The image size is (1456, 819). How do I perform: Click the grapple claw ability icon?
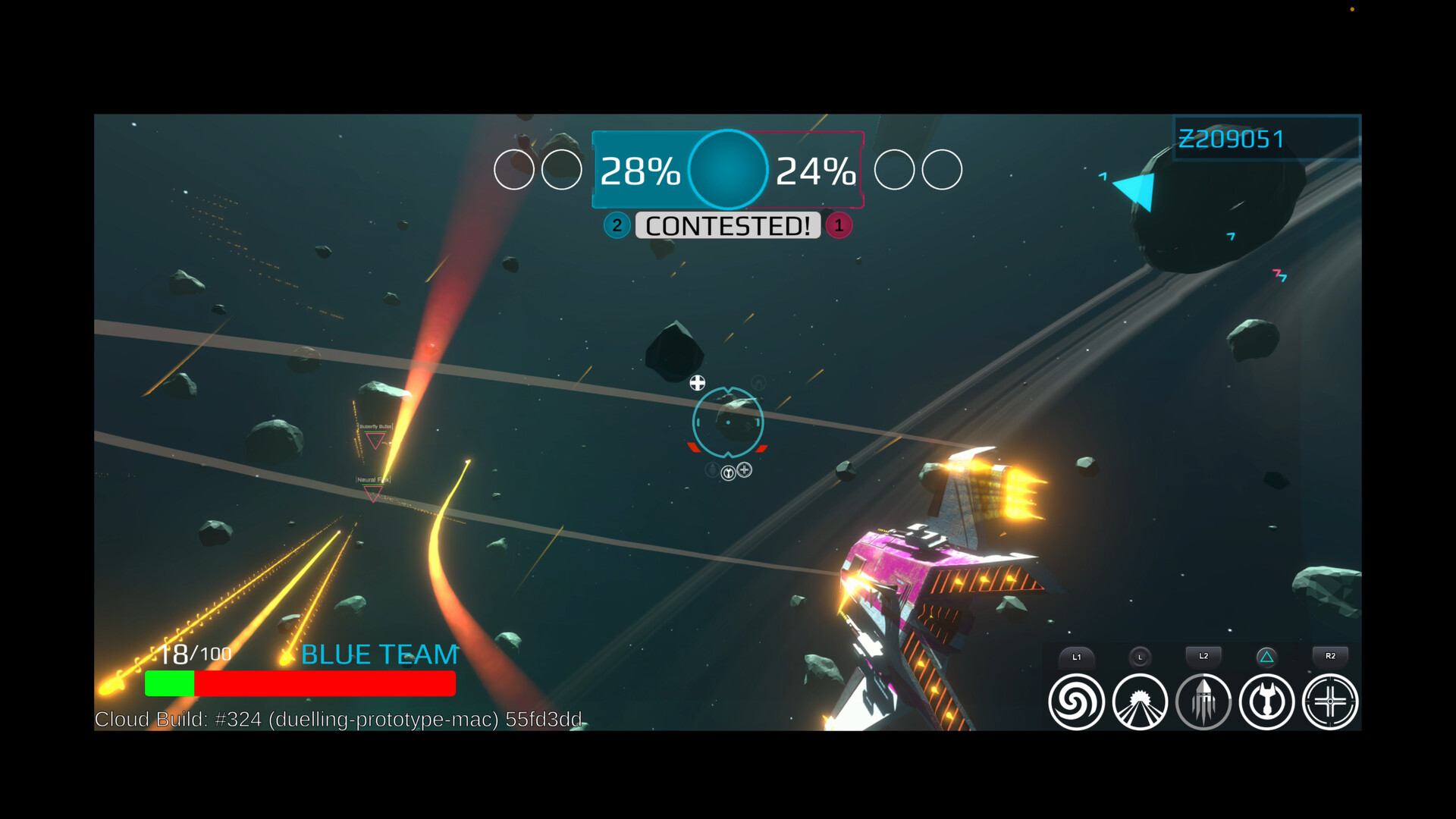point(1266,701)
